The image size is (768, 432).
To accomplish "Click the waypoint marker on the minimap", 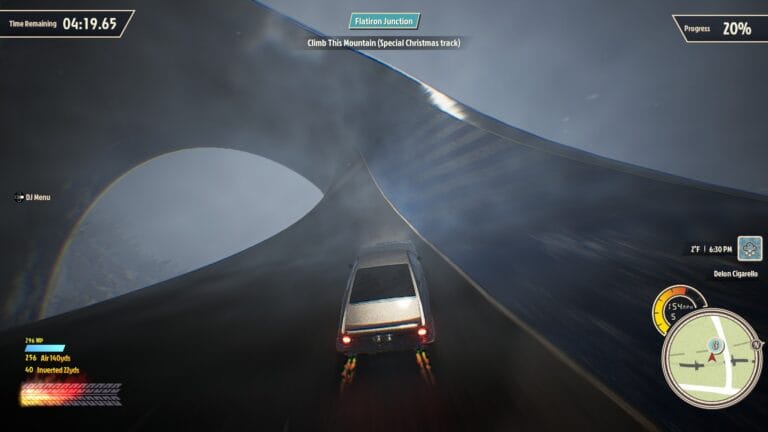I will click(x=713, y=346).
